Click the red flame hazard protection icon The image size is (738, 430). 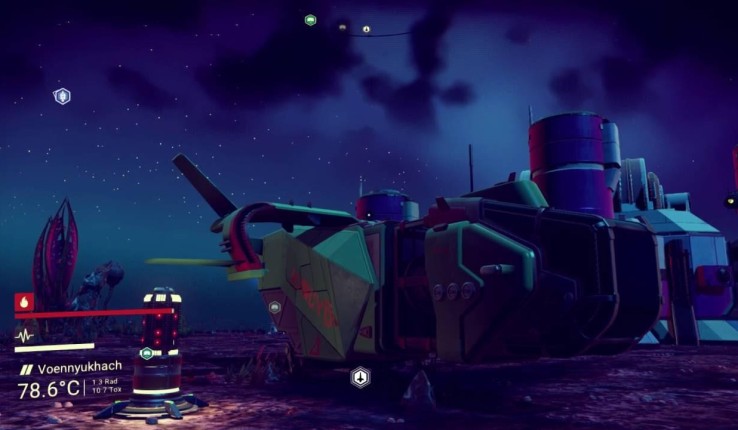click(22, 301)
